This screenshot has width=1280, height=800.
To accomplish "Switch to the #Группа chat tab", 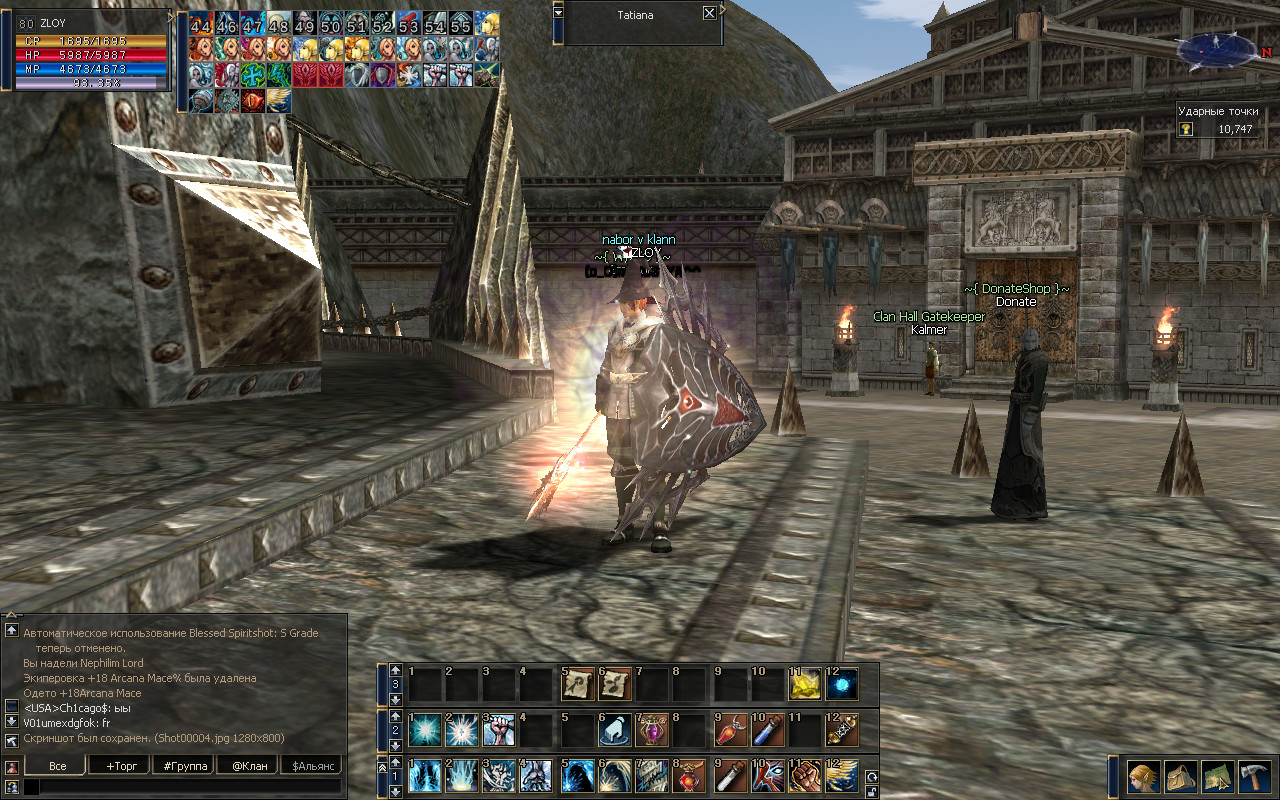I will [185, 766].
